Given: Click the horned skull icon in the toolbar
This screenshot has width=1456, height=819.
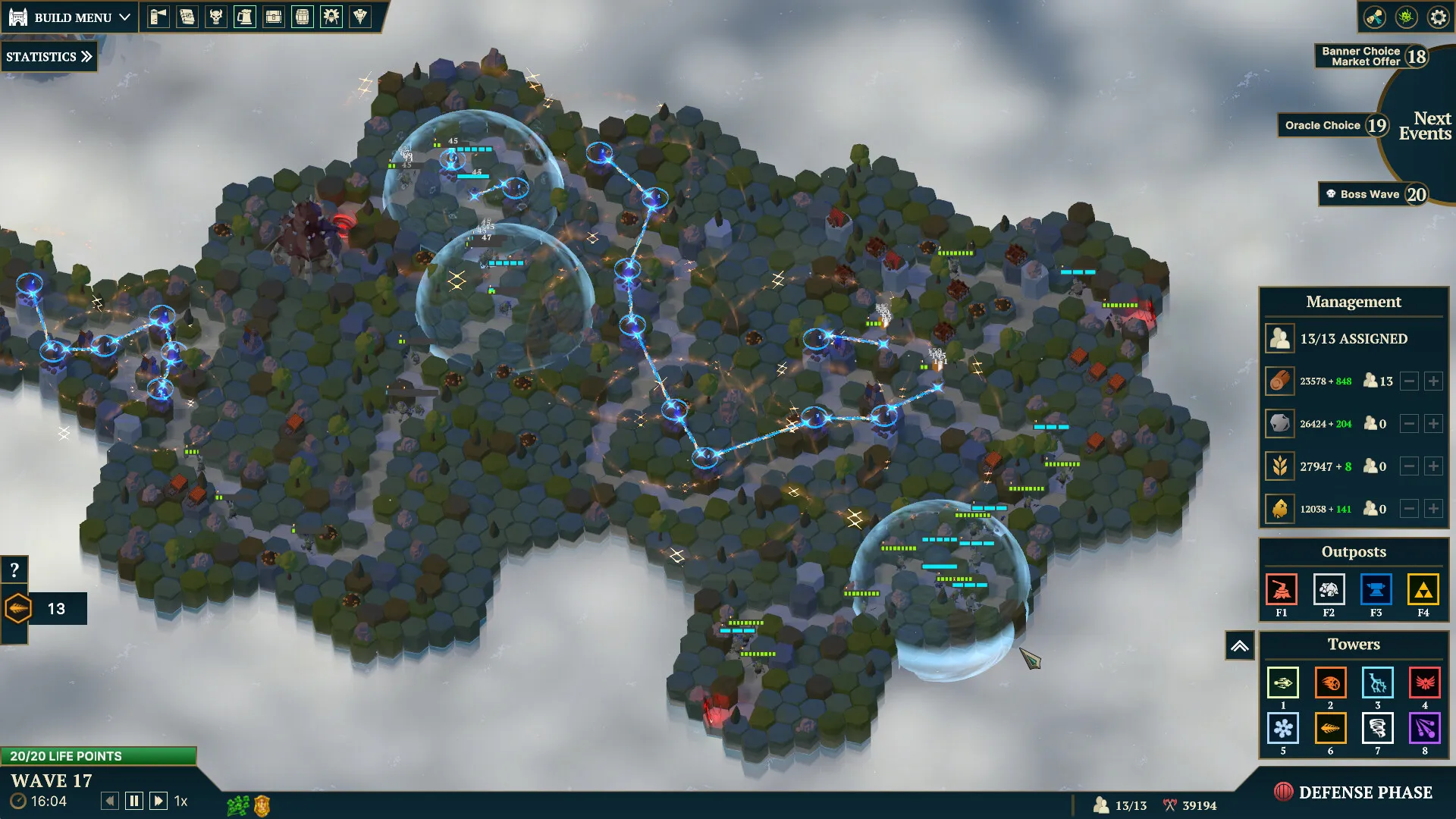Looking at the screenshot, I should coord(216,16).
